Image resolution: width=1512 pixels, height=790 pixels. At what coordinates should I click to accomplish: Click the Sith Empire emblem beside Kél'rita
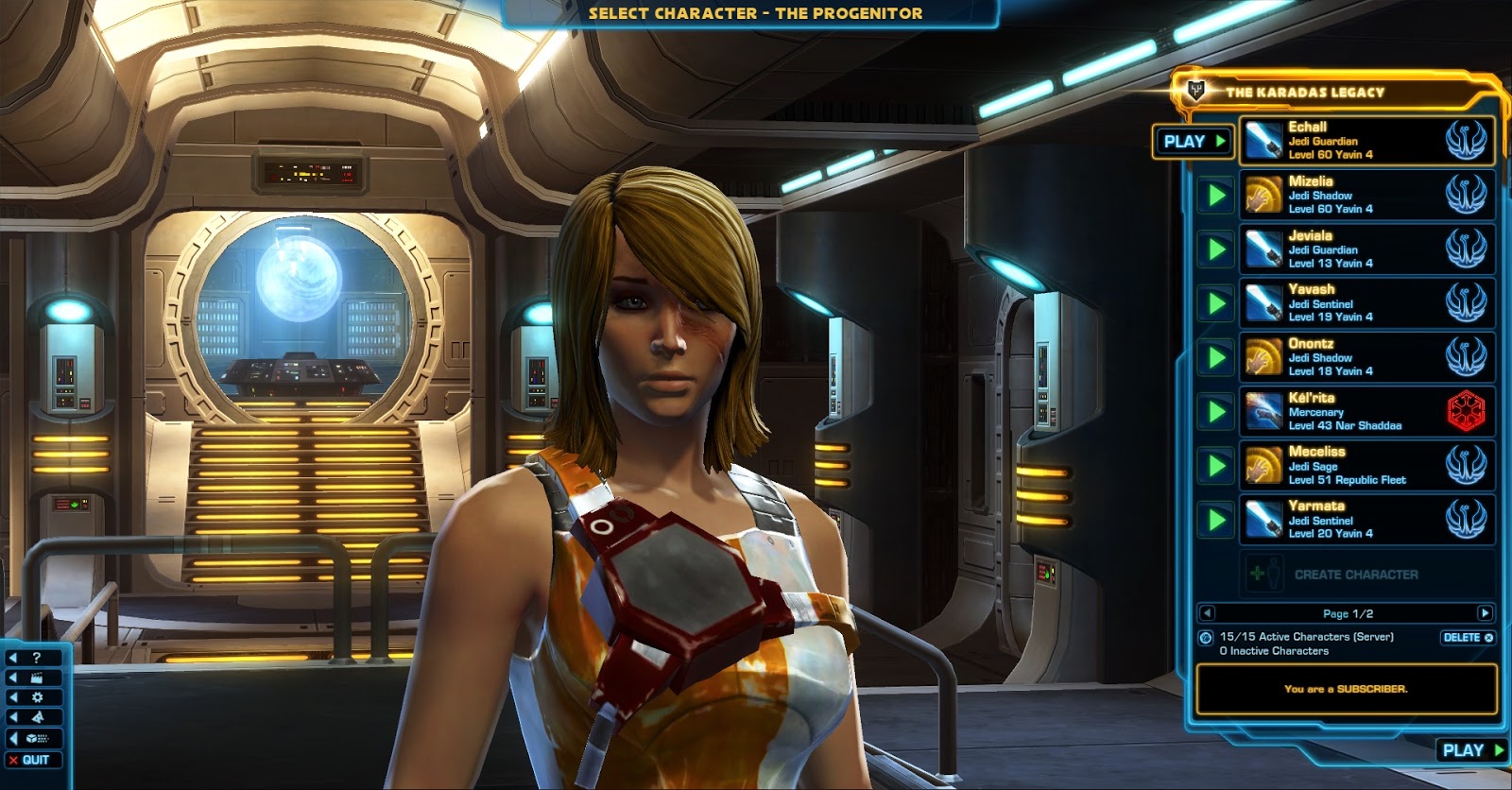pos(1465,410)
